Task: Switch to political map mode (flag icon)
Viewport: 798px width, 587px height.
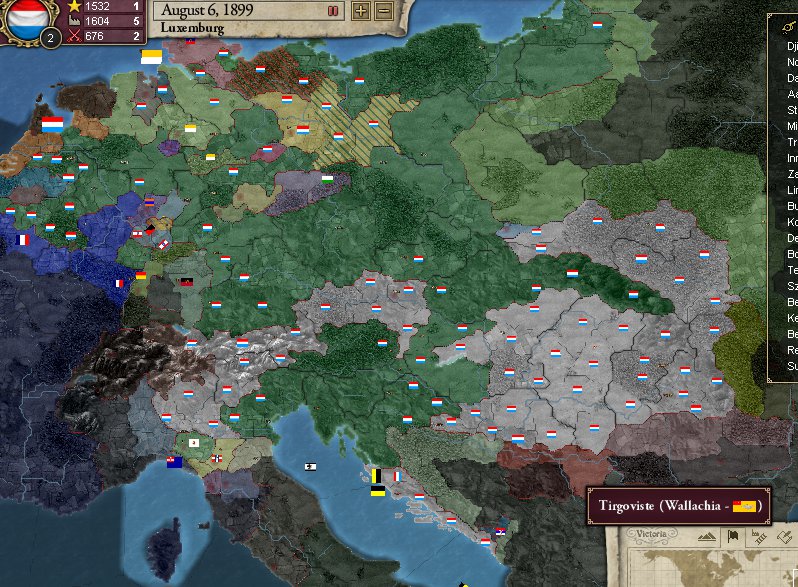Action: point(731,538)
